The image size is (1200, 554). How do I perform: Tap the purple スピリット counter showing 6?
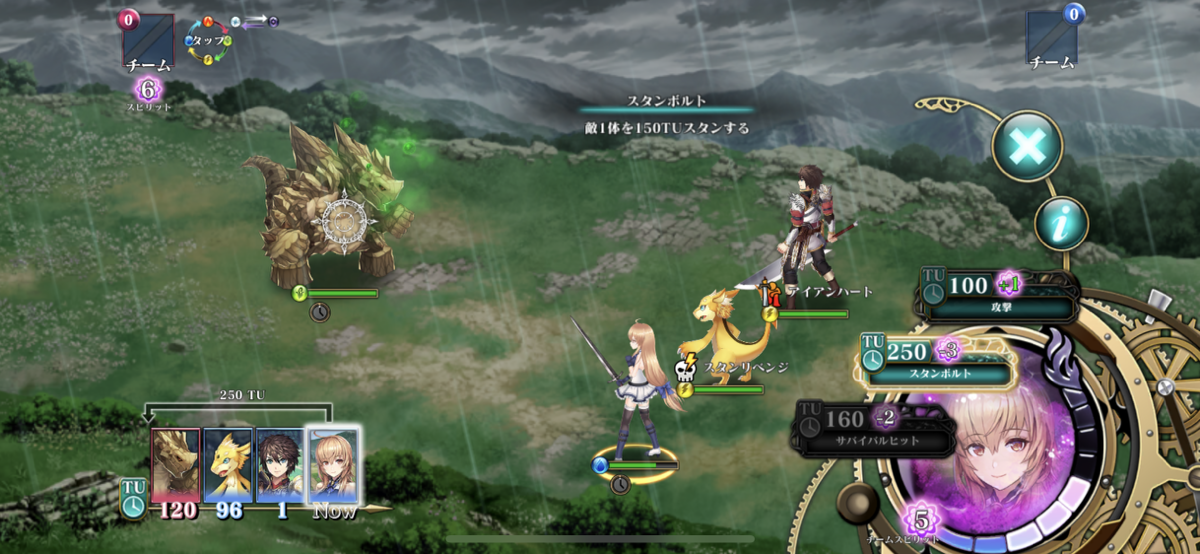tap(148, 90)
